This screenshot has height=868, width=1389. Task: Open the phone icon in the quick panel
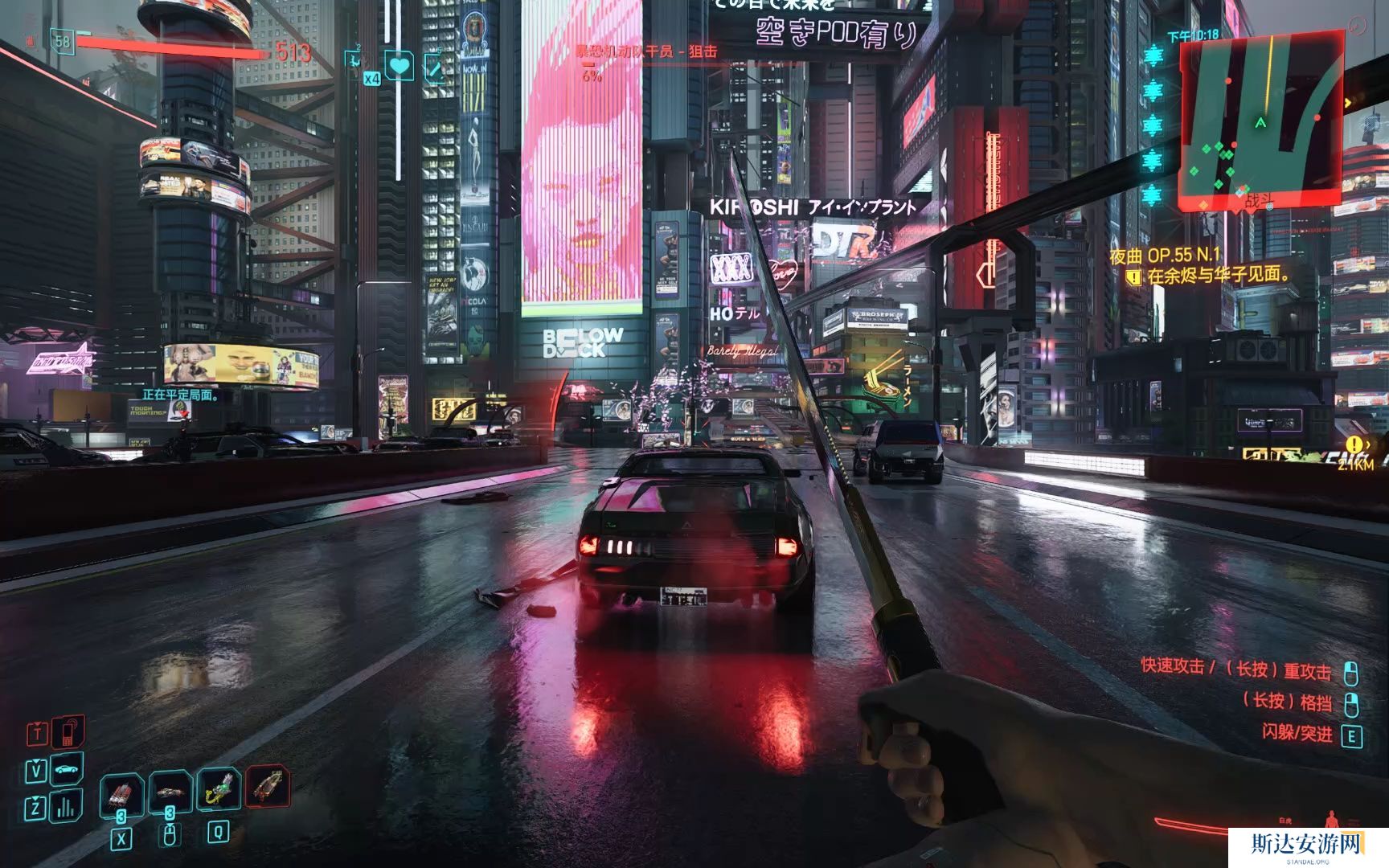68,731
